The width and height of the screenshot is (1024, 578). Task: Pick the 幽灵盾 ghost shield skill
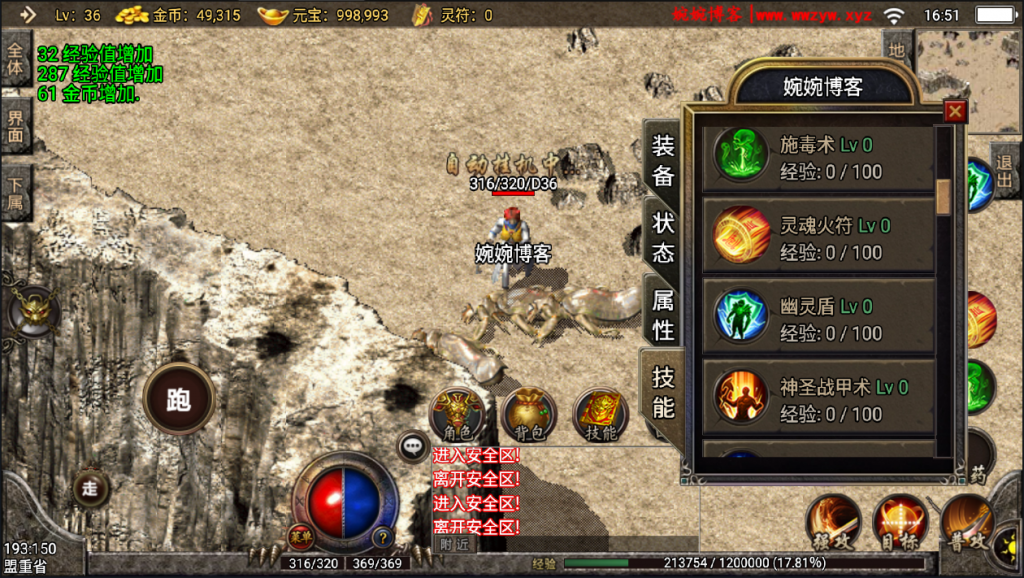(820, 319)
